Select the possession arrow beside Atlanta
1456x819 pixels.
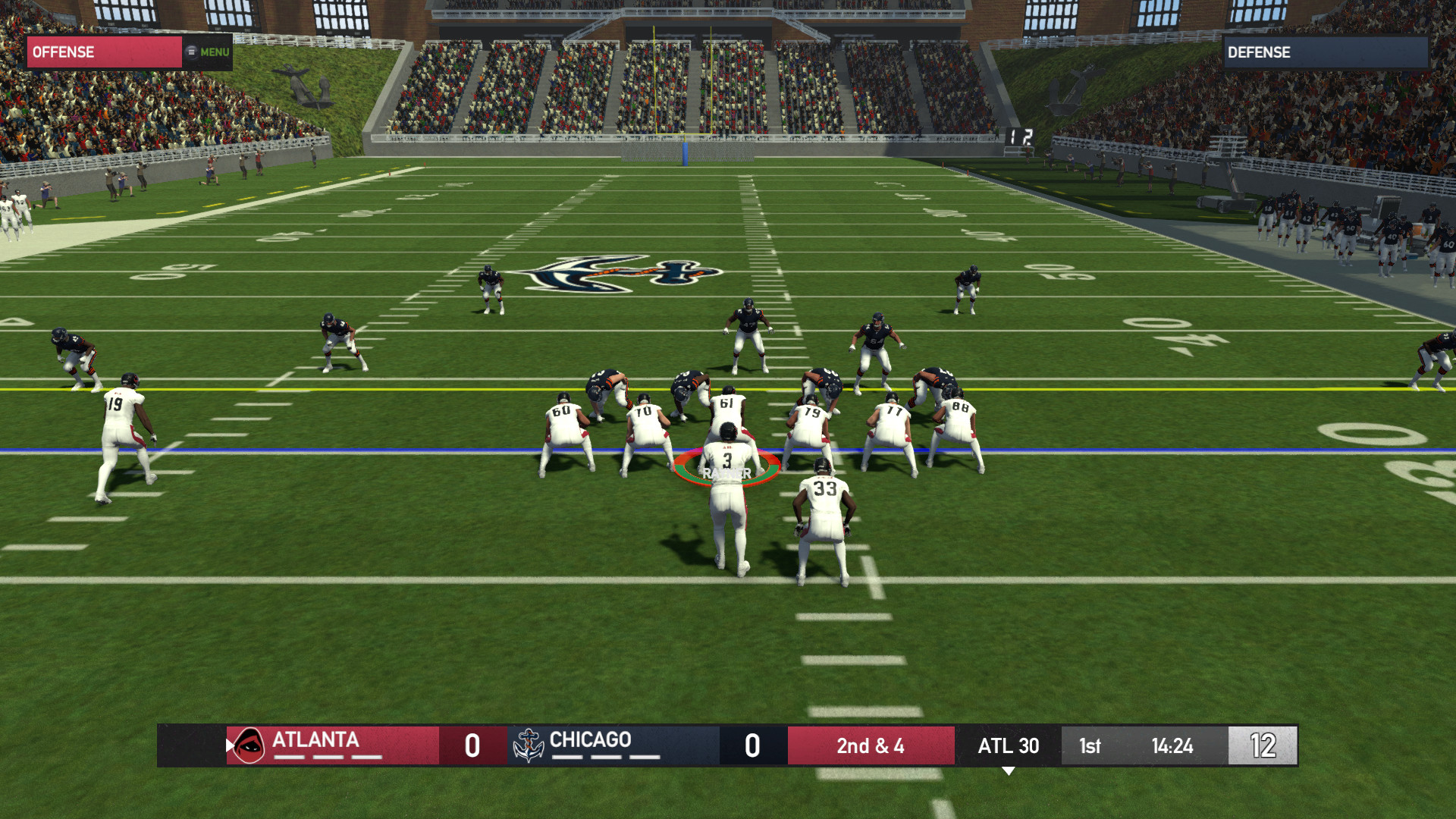coord(230,745)
